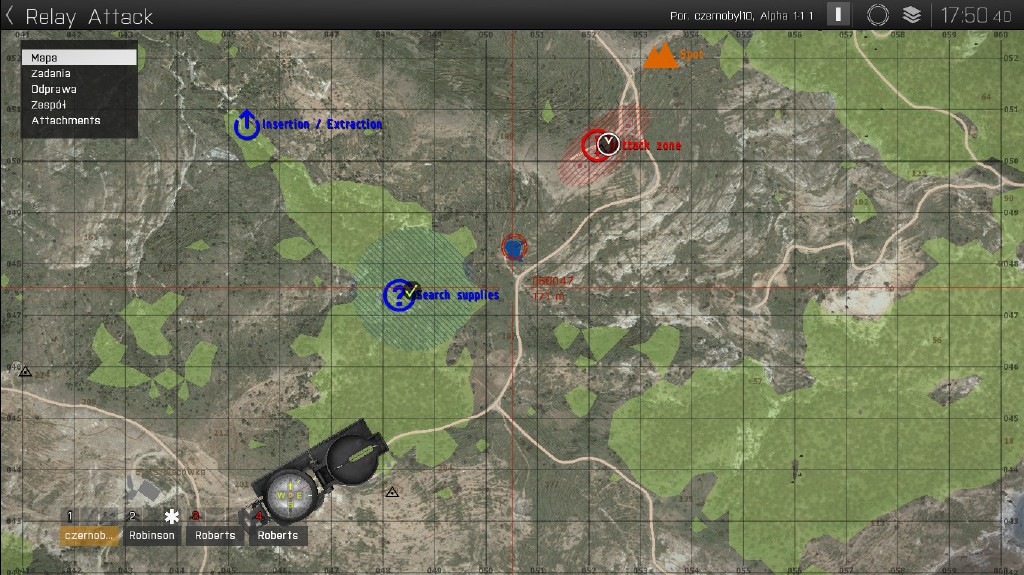This screenshot has width=1024, height=575.
Task: Select the Mapa menu entry
Action: [79, 58]
